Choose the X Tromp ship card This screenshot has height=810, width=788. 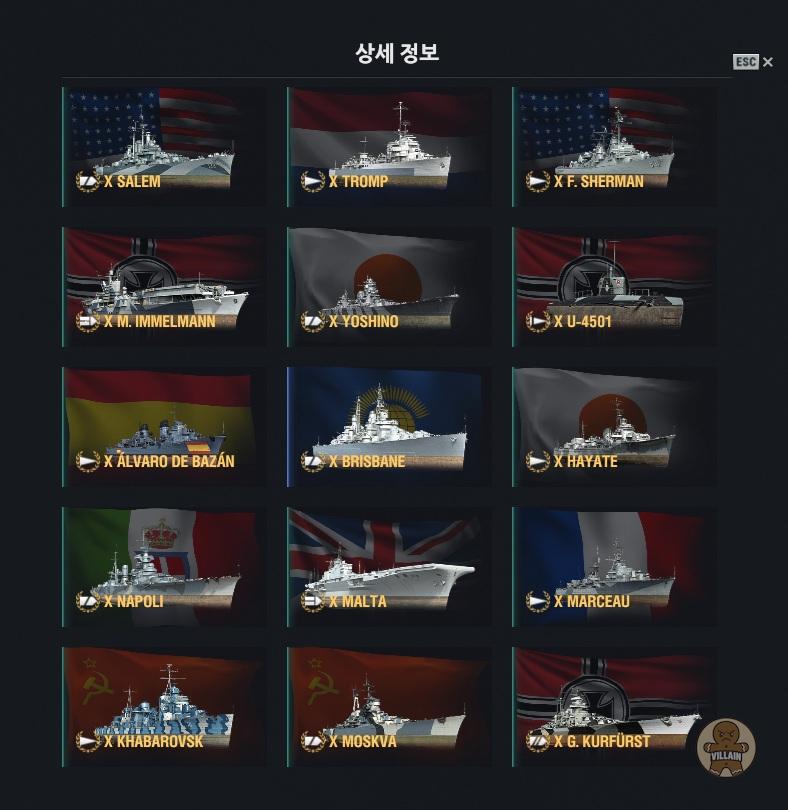388,146
